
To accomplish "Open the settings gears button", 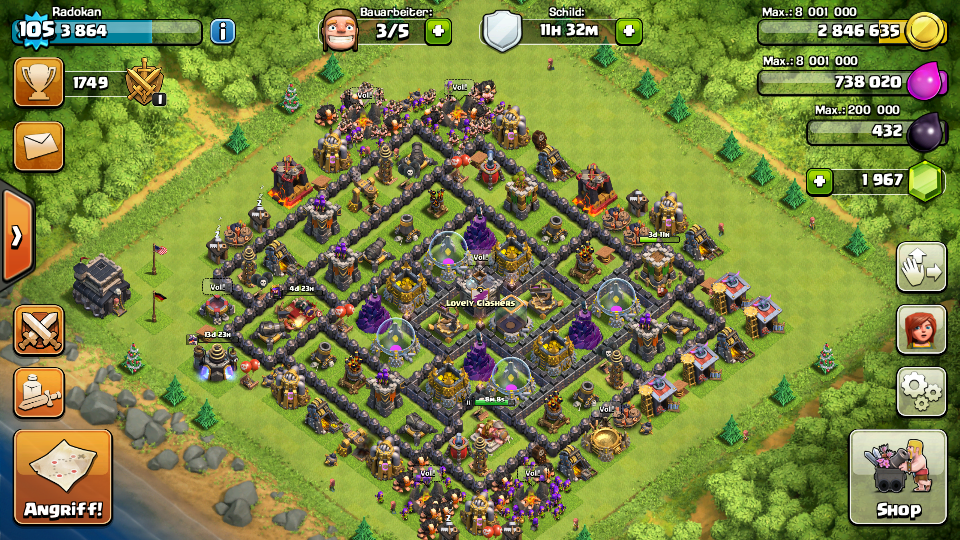I will coord(921,390).
